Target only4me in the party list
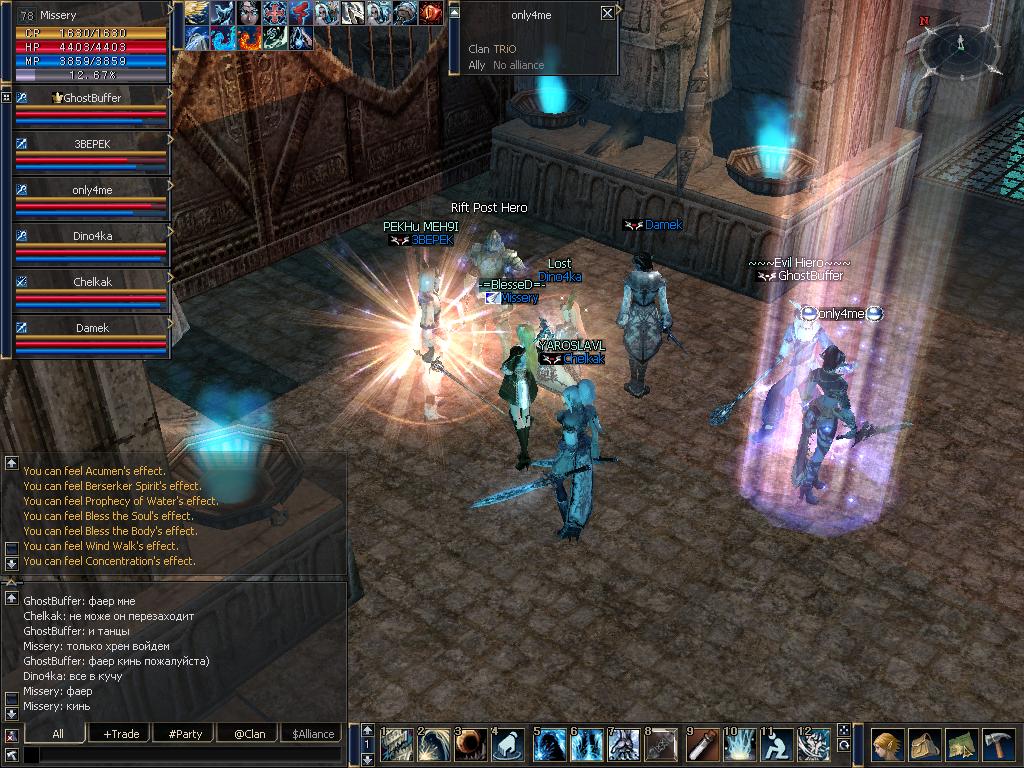 tap(92, 190)
